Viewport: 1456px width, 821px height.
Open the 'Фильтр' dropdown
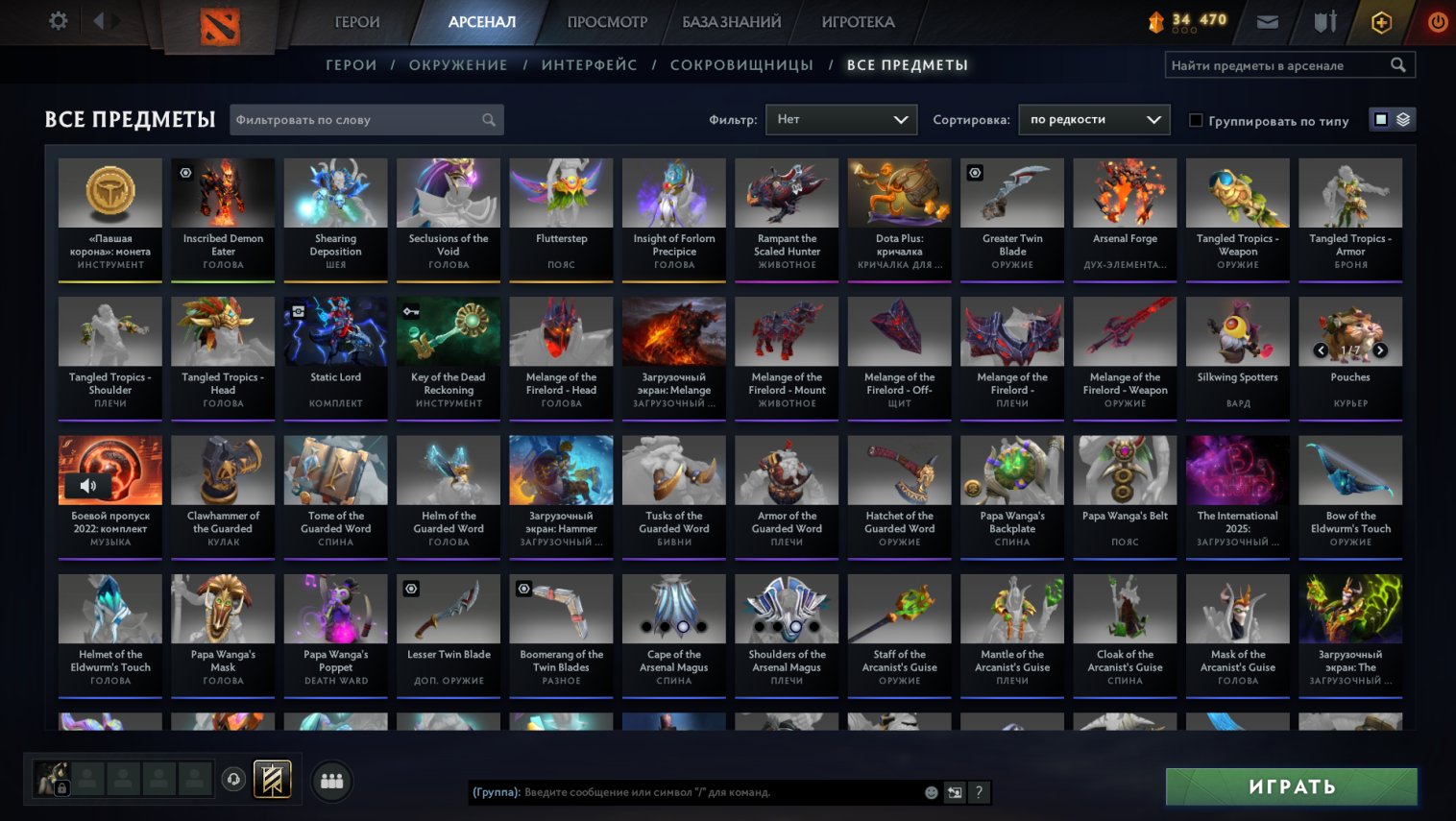pyautogui.click(x=841, y=119)
